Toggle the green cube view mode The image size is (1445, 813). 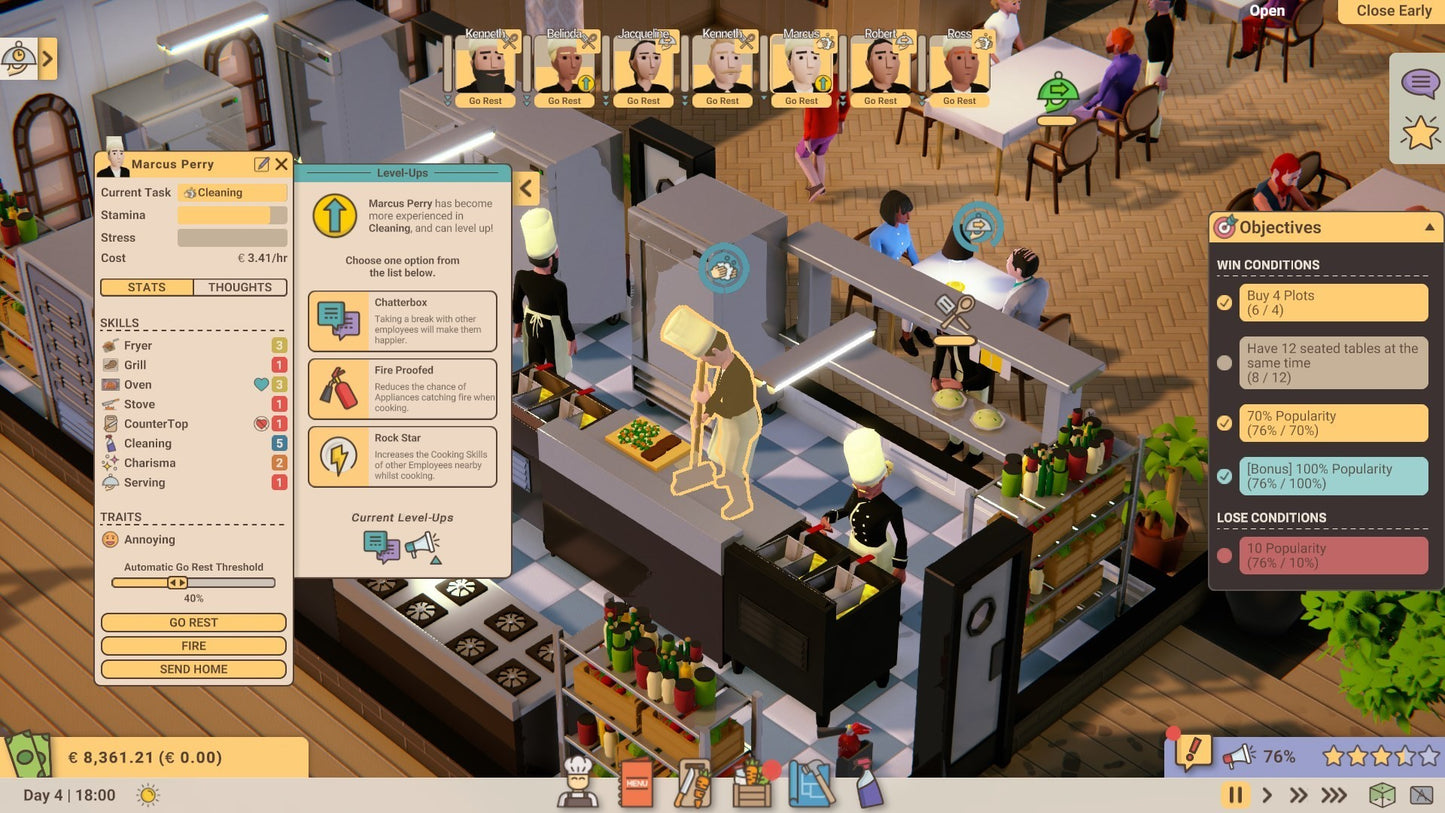point(1384,795)
